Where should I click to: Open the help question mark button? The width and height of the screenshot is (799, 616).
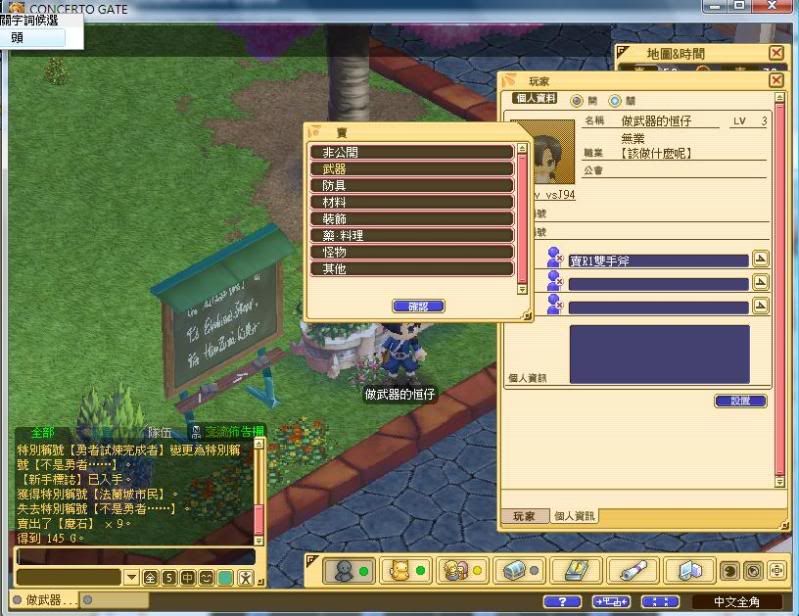click(561, 601)
